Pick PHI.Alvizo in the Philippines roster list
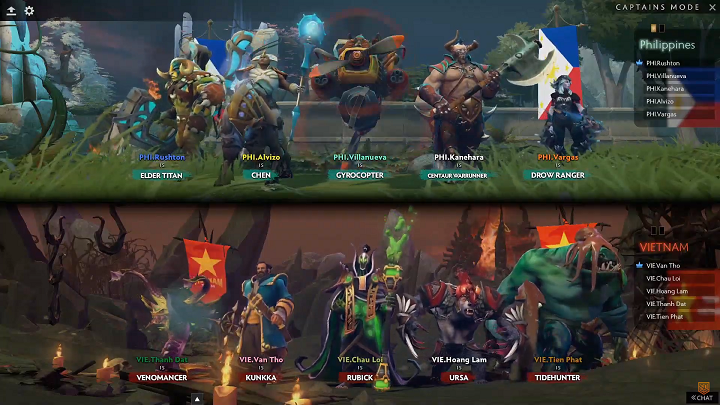720x405 pixels. click(661, 101)
